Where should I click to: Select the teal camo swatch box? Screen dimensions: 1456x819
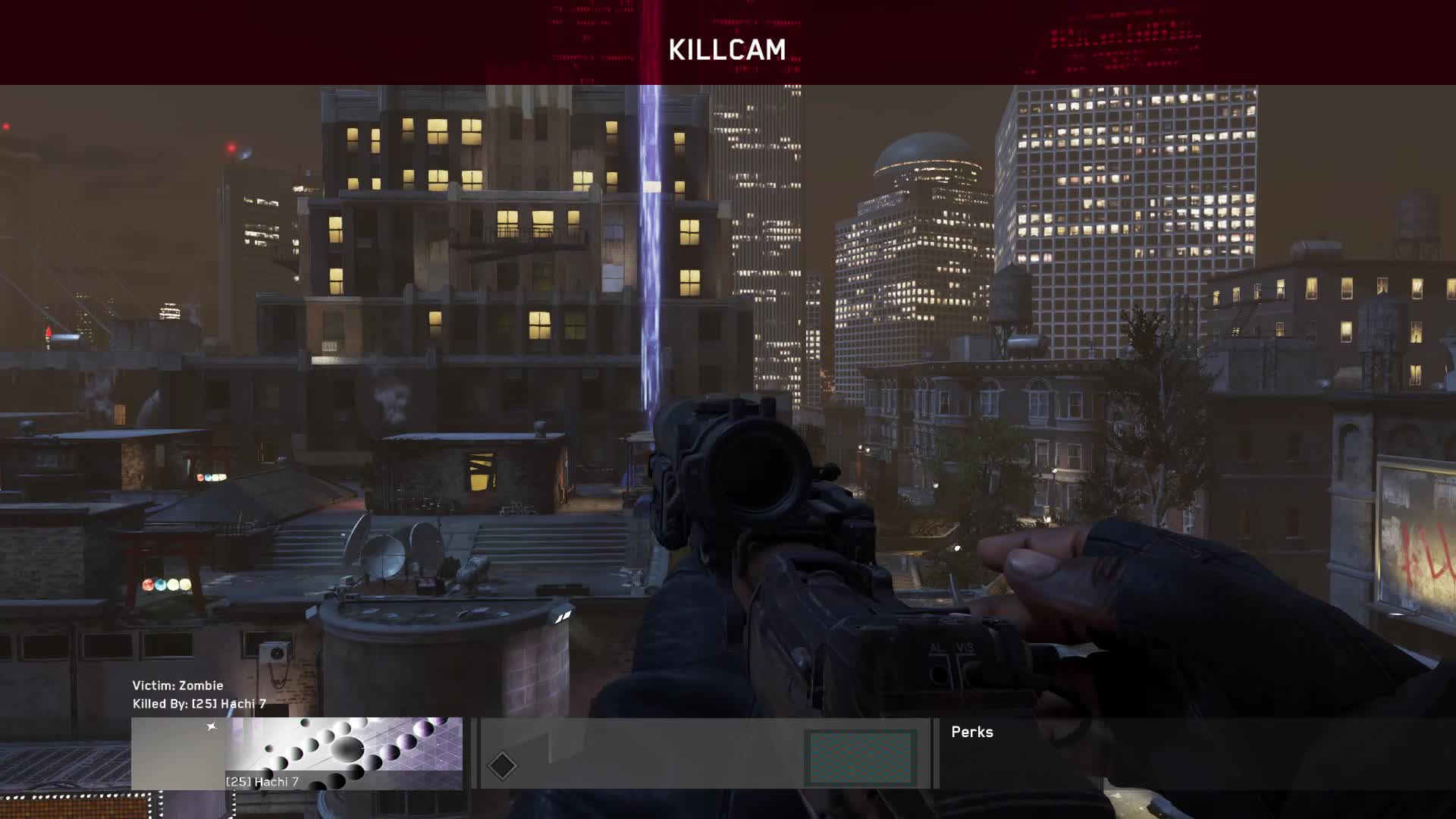(860, 757)
